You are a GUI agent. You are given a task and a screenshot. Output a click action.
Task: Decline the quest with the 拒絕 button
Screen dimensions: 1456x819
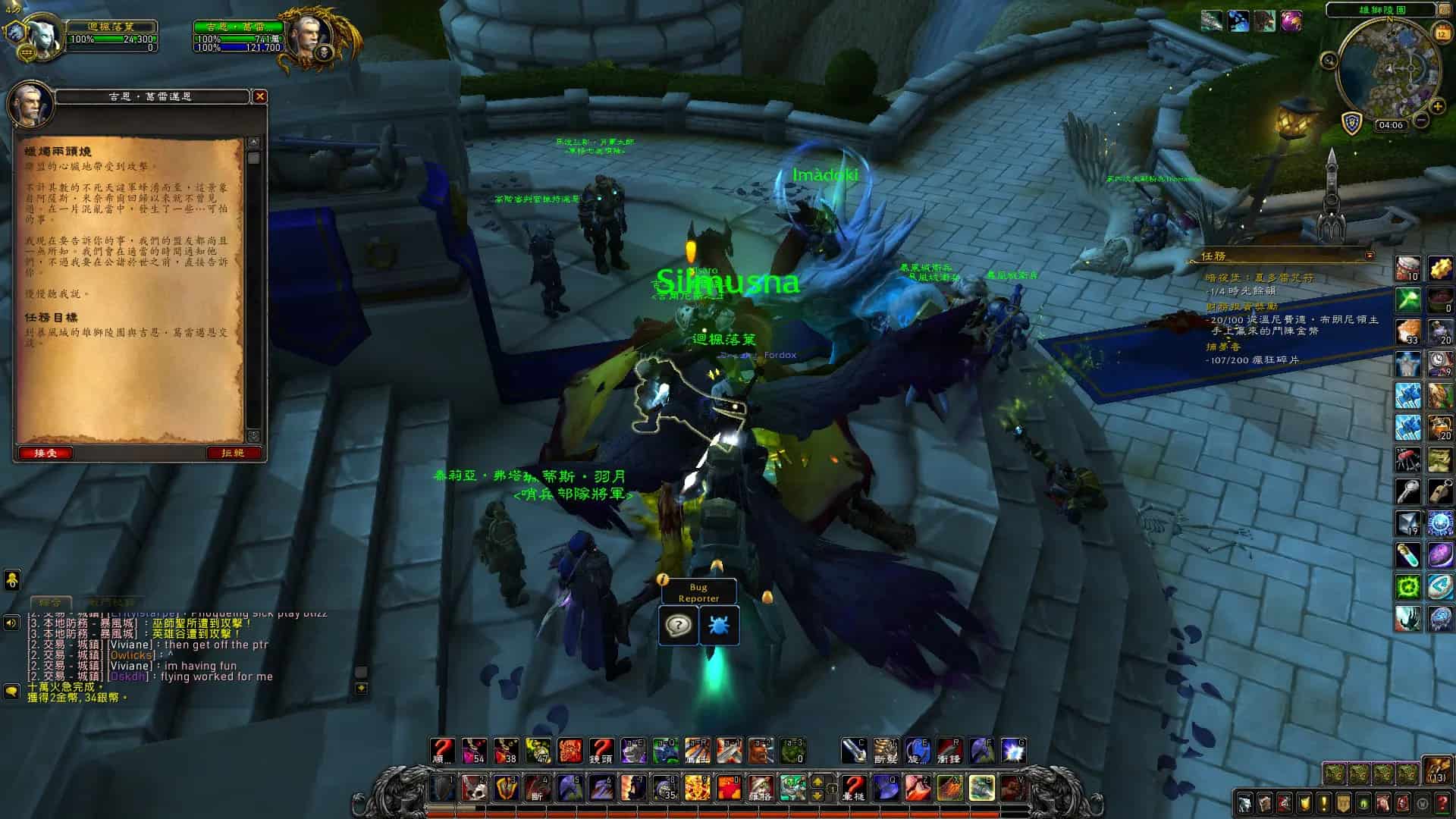233,453
